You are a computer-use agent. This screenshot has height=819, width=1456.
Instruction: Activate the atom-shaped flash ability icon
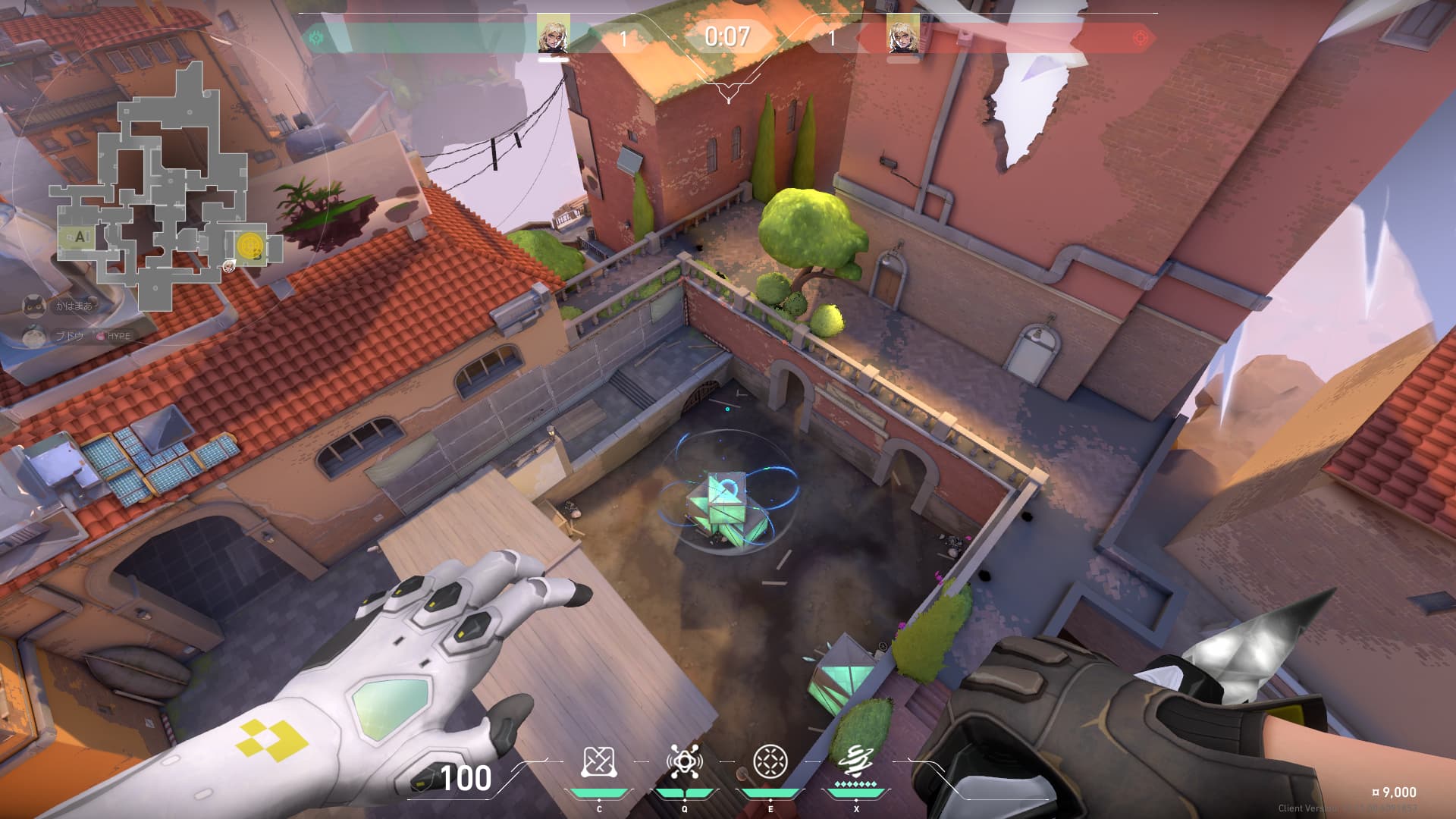click(x=684, y=762)
